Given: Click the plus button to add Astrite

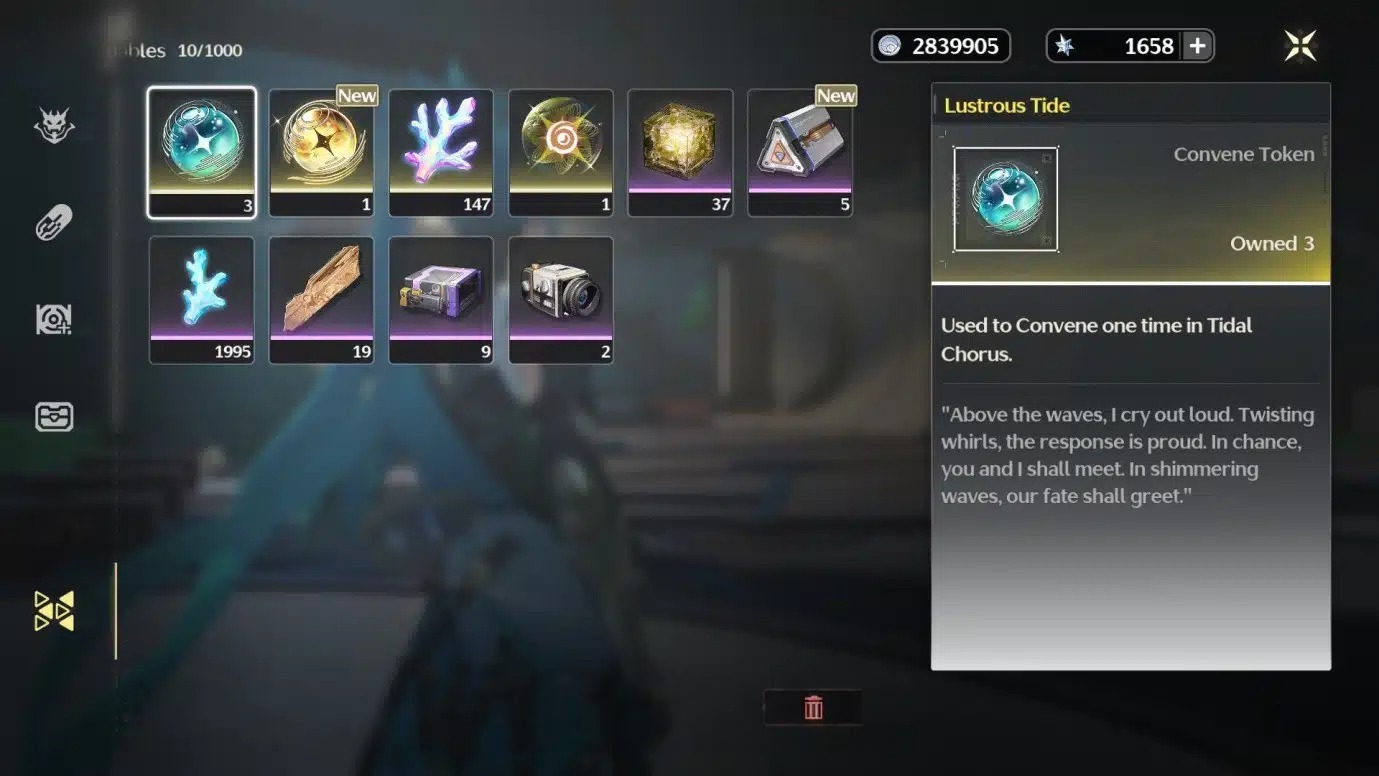Looking at the screenshot, I should (1197, 46).
